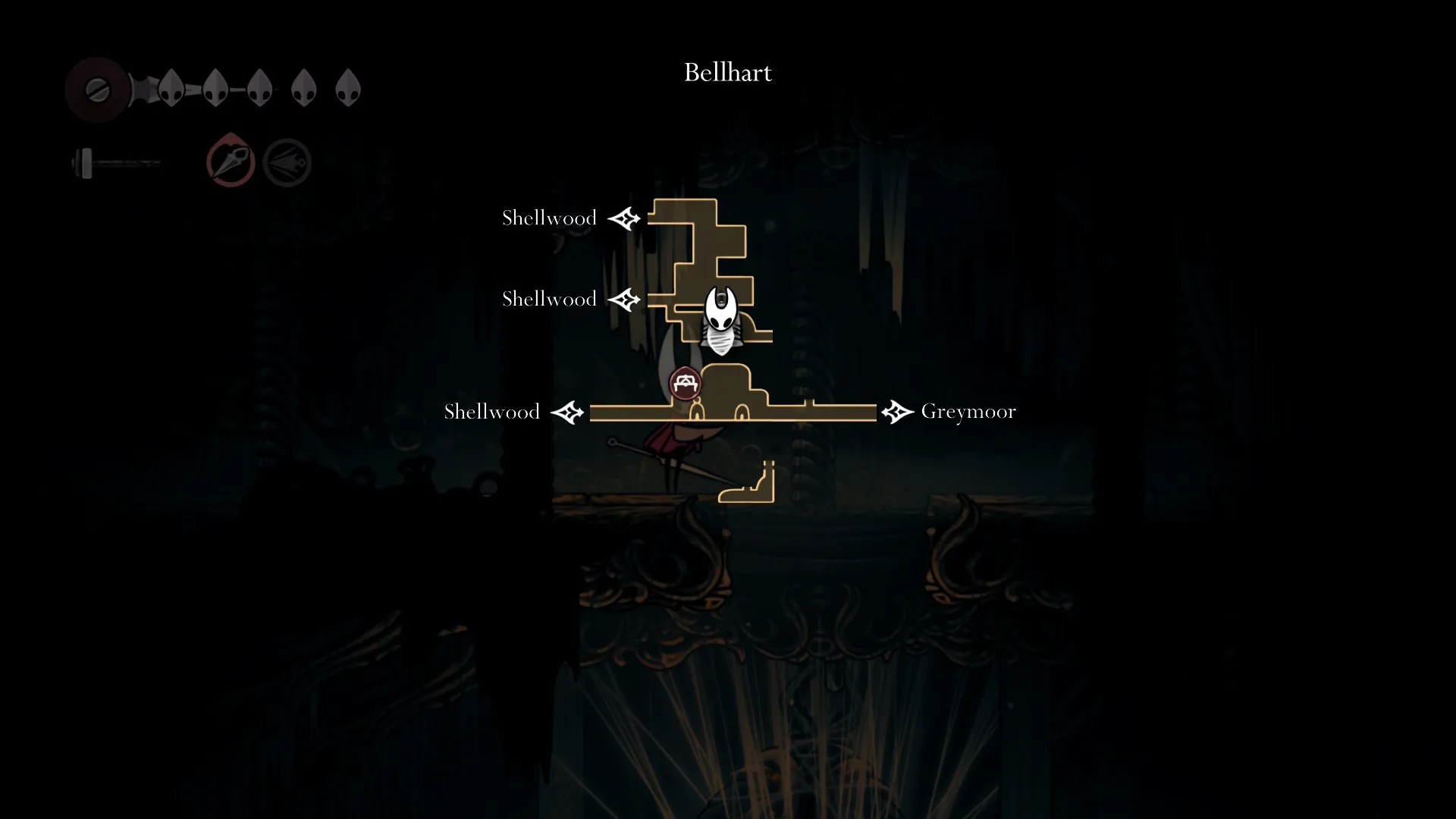Screen dimensions: 1456x819
Task: Expand the Greymoor direction arrow
Action: [x=897, y=412]
